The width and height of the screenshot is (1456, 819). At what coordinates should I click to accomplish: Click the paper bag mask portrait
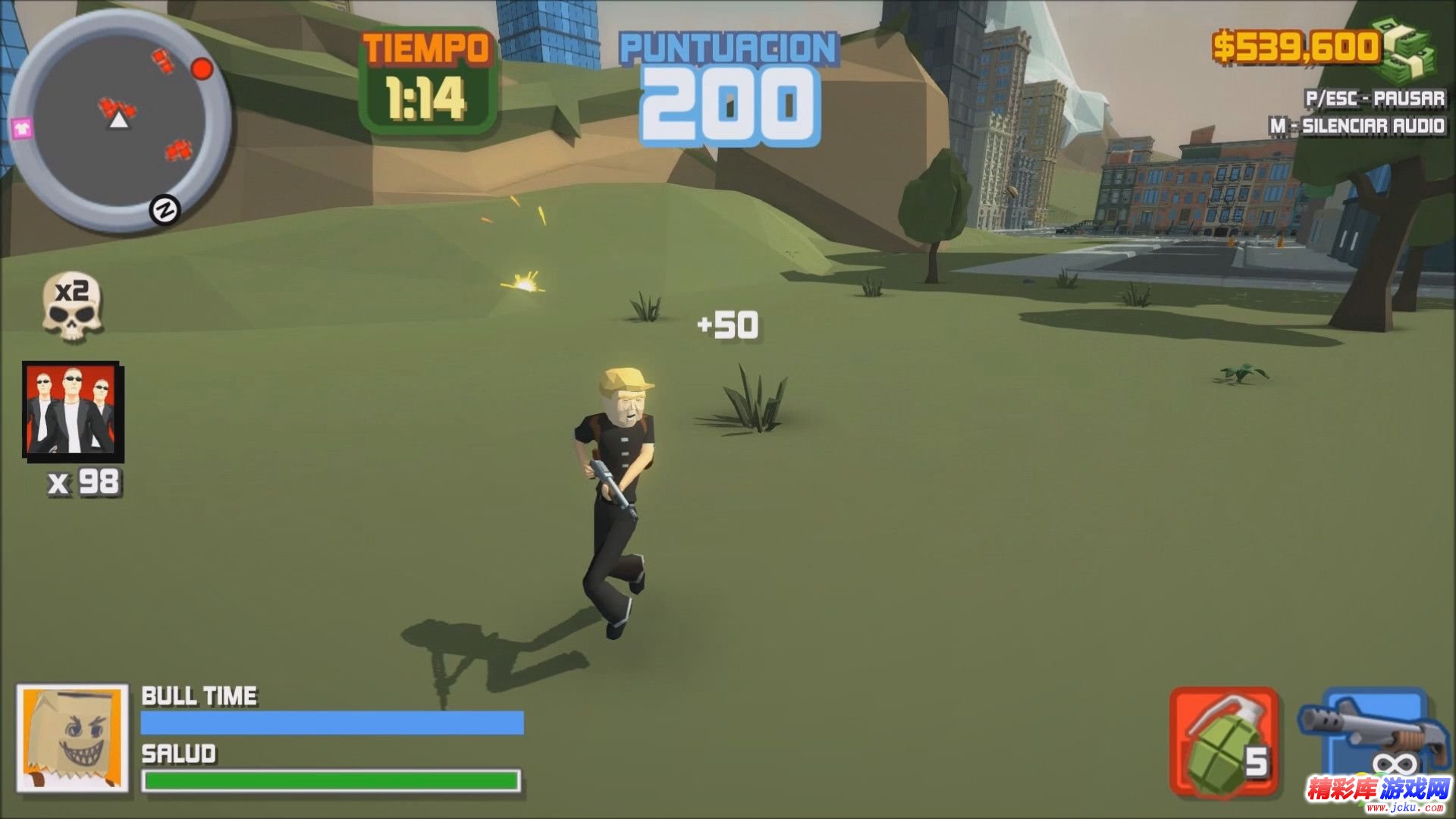pyautogui.click(x=72, y=738)
